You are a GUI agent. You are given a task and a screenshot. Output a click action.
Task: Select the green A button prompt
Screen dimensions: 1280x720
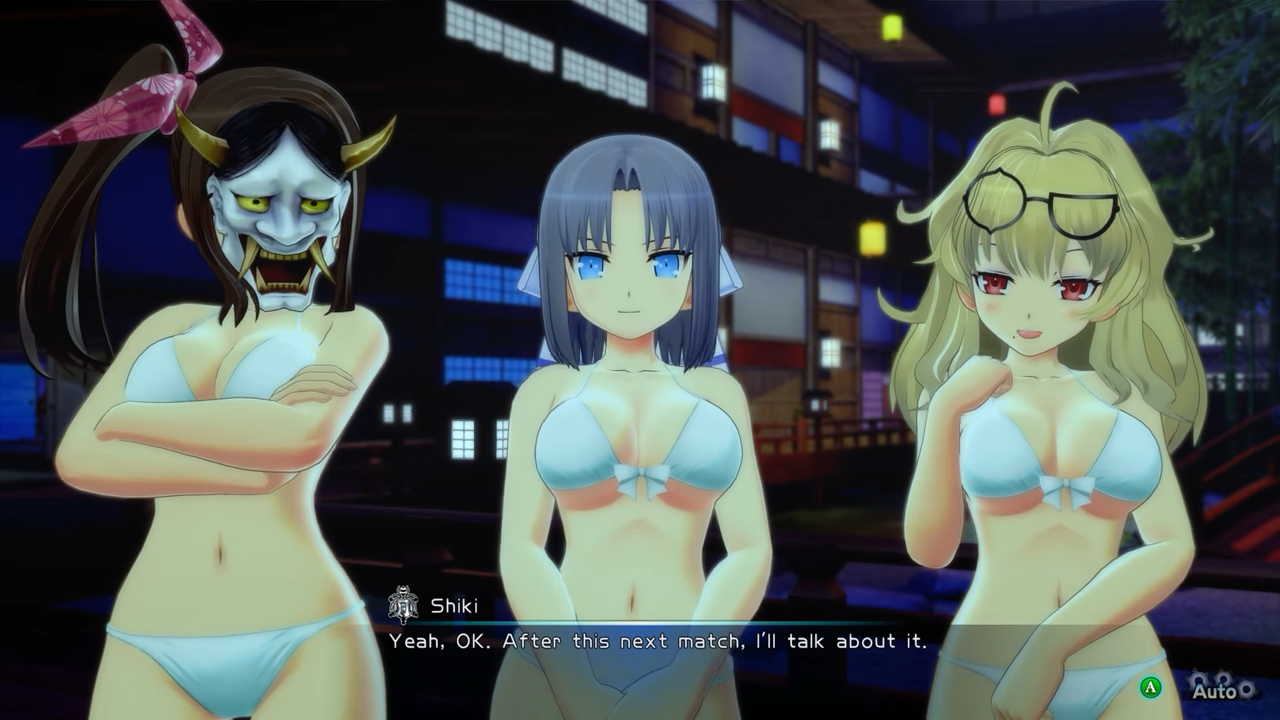pyautogui.click(x=1149, y=686)
